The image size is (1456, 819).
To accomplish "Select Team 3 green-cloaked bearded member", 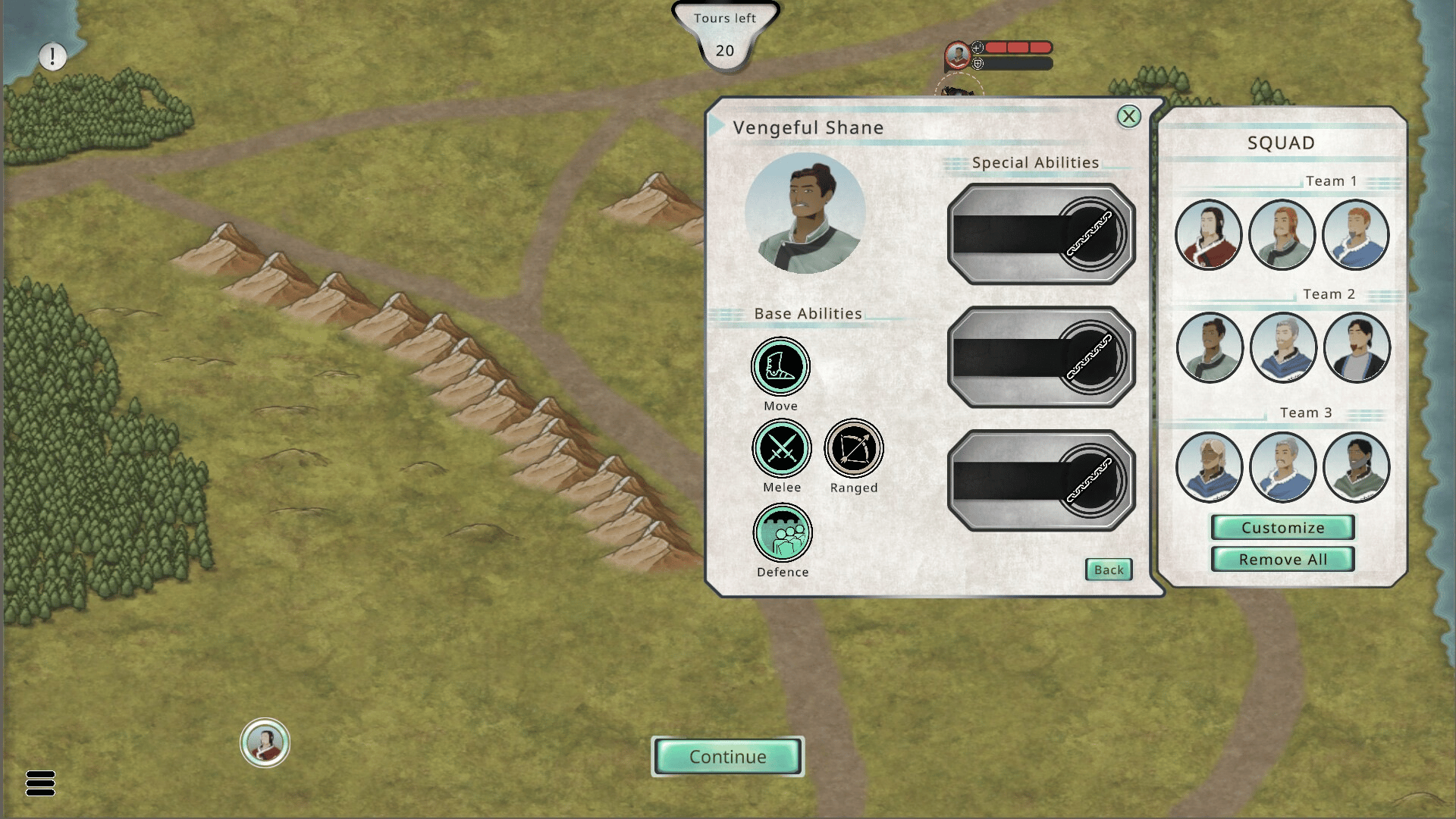I will (x=1356, y=467).
